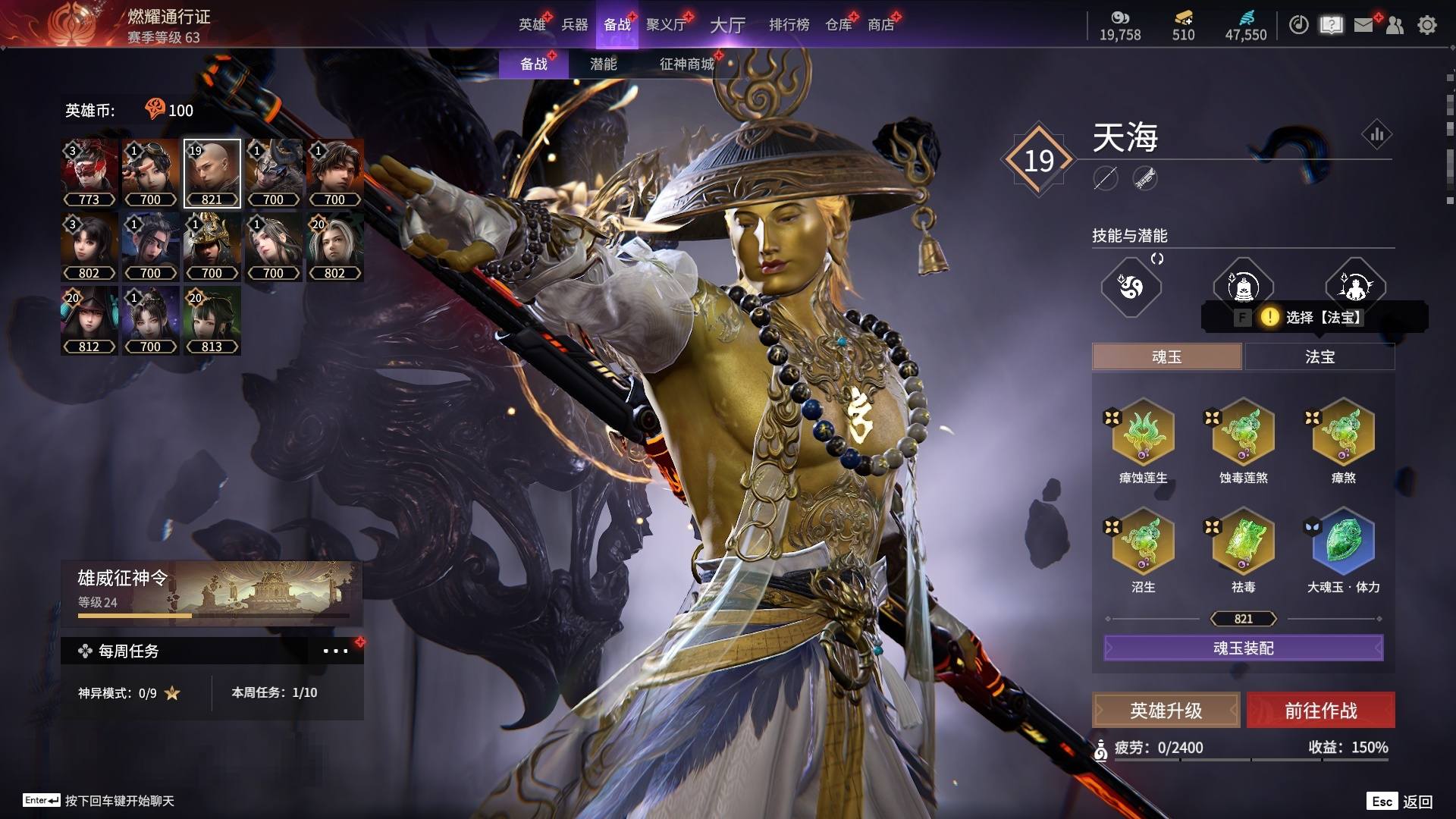Select the 大魂玉·体力 jade slot
Image resolution: width=1456 pixels, height=819 pixels.
(x=1344, y=542)
